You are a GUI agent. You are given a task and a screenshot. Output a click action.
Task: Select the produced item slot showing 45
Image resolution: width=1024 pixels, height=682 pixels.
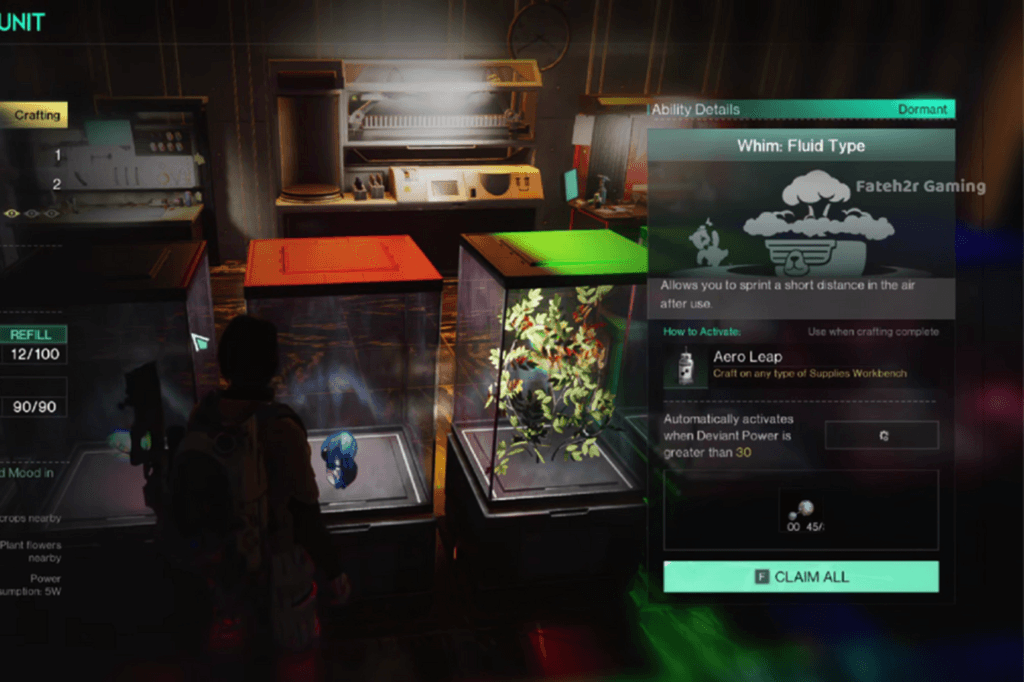pos(802,511)
